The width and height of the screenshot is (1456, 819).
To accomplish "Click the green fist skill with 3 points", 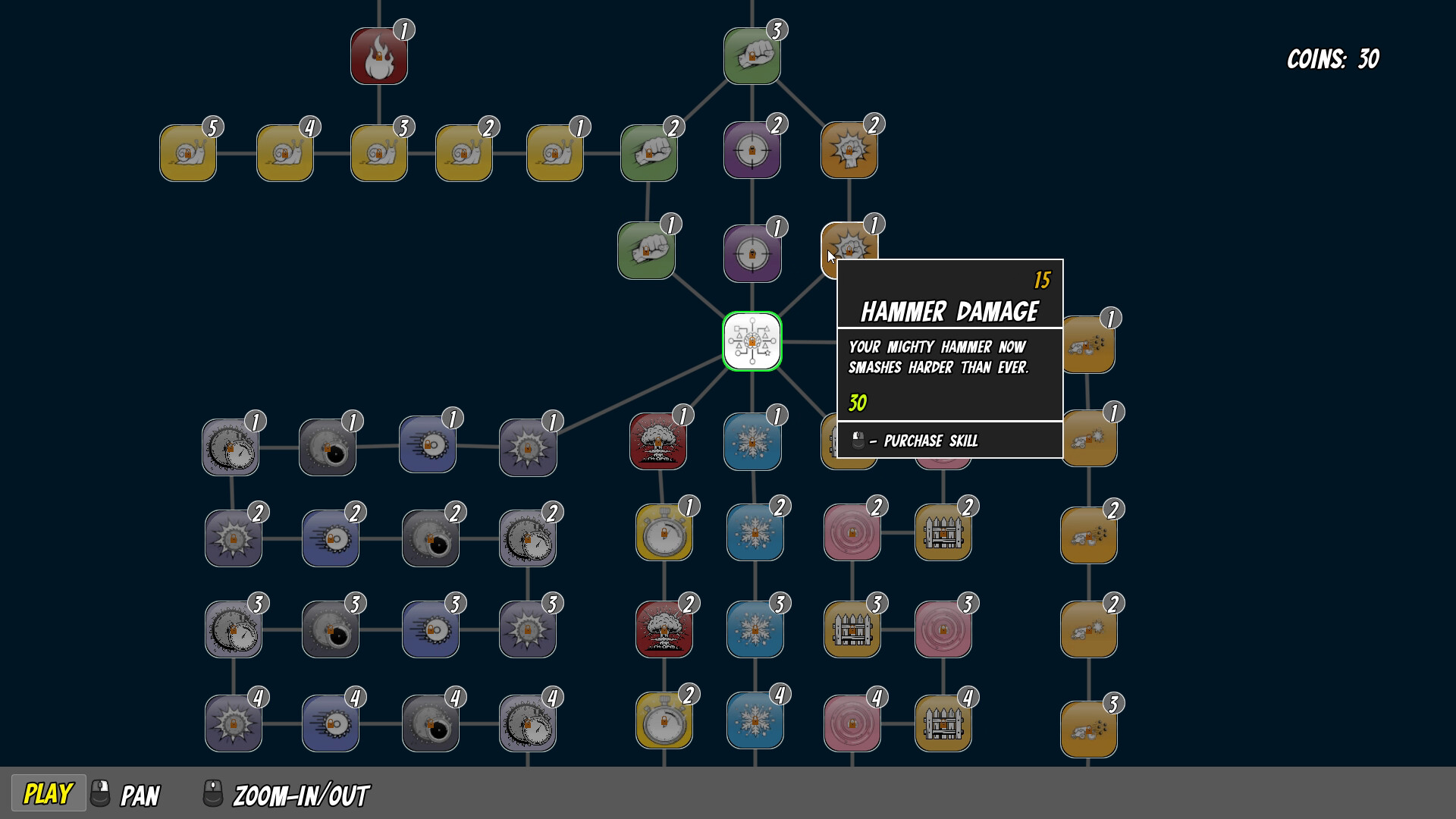I will [752, 55].
